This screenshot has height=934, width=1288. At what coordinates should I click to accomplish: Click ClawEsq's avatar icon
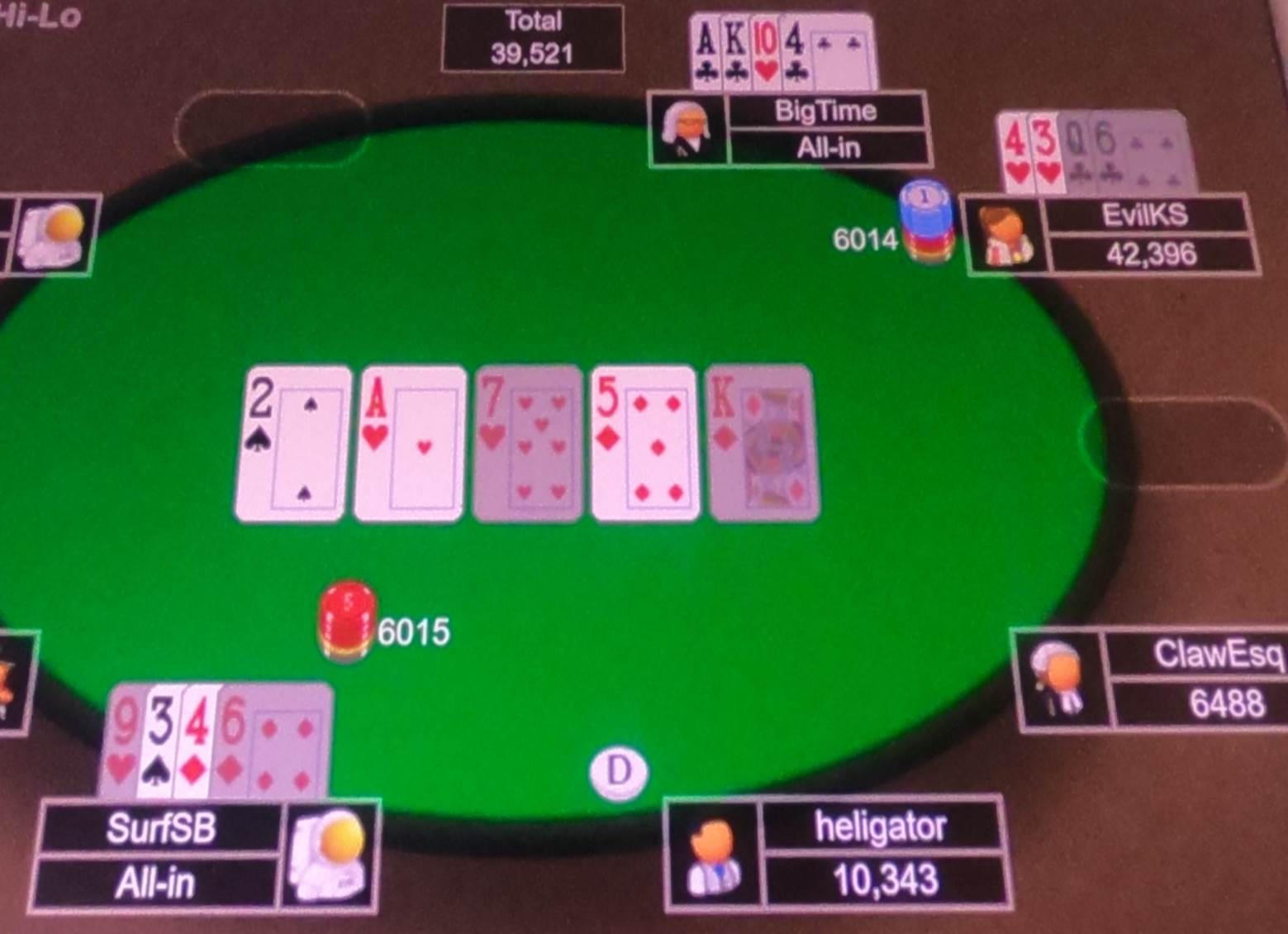pyautogui.click(x=1059, y=678)
